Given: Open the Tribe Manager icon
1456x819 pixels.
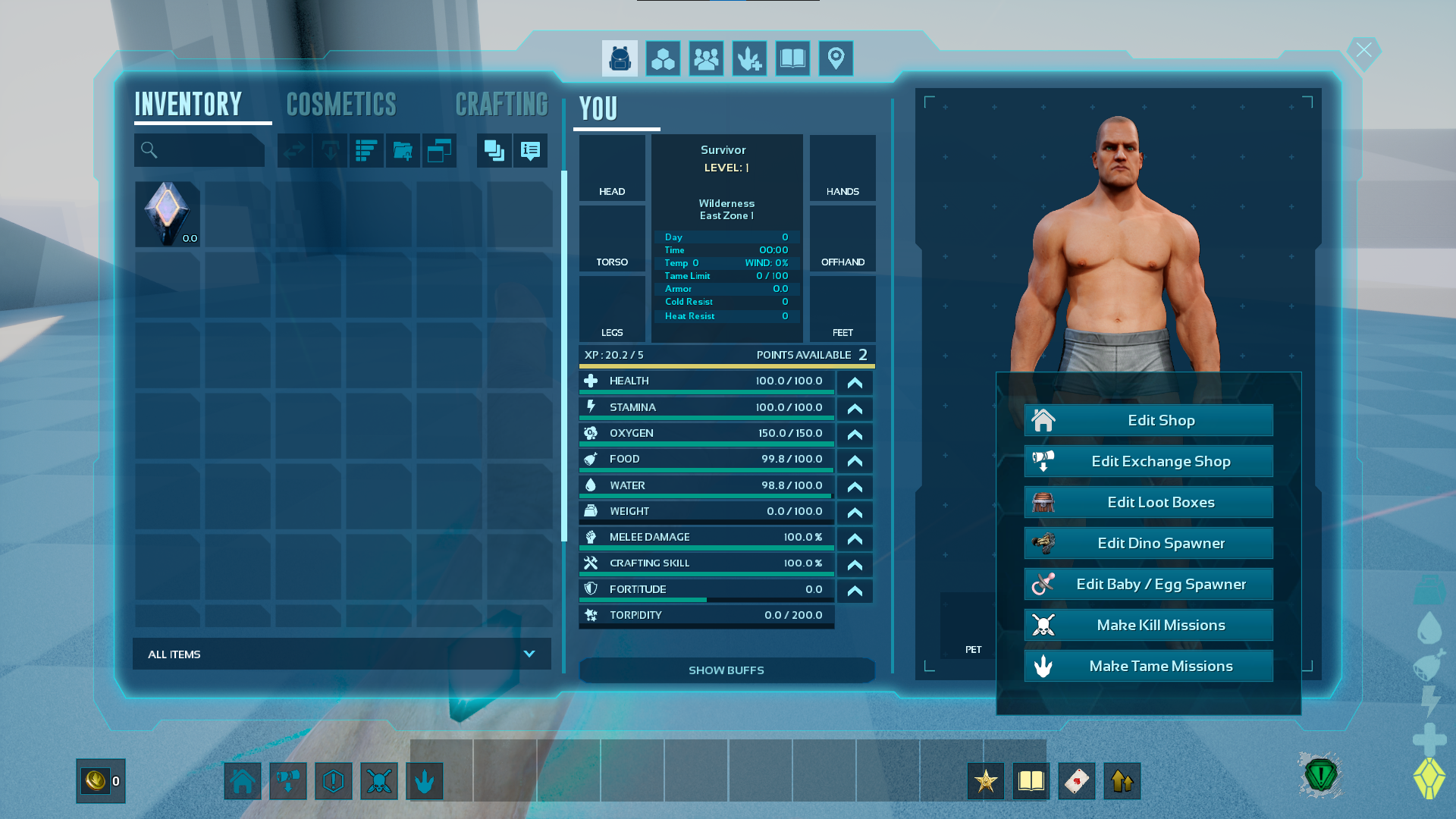Looking at the screenshot, I should (x=706, y=58).
